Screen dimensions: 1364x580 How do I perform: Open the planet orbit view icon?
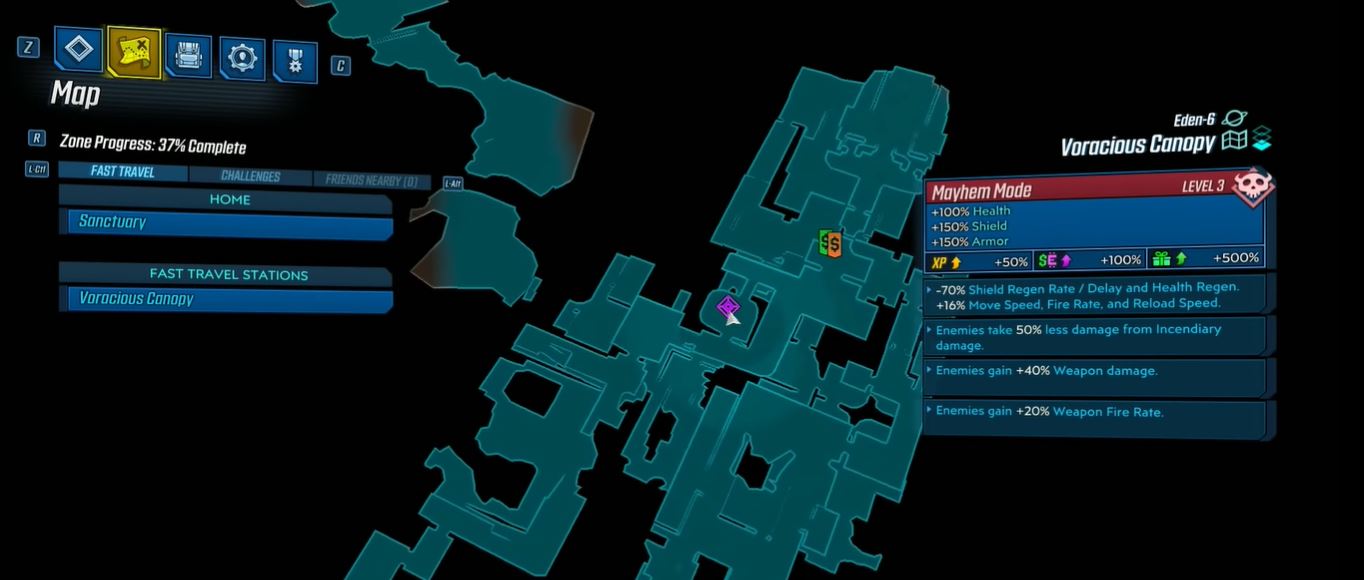point(1234,119)
